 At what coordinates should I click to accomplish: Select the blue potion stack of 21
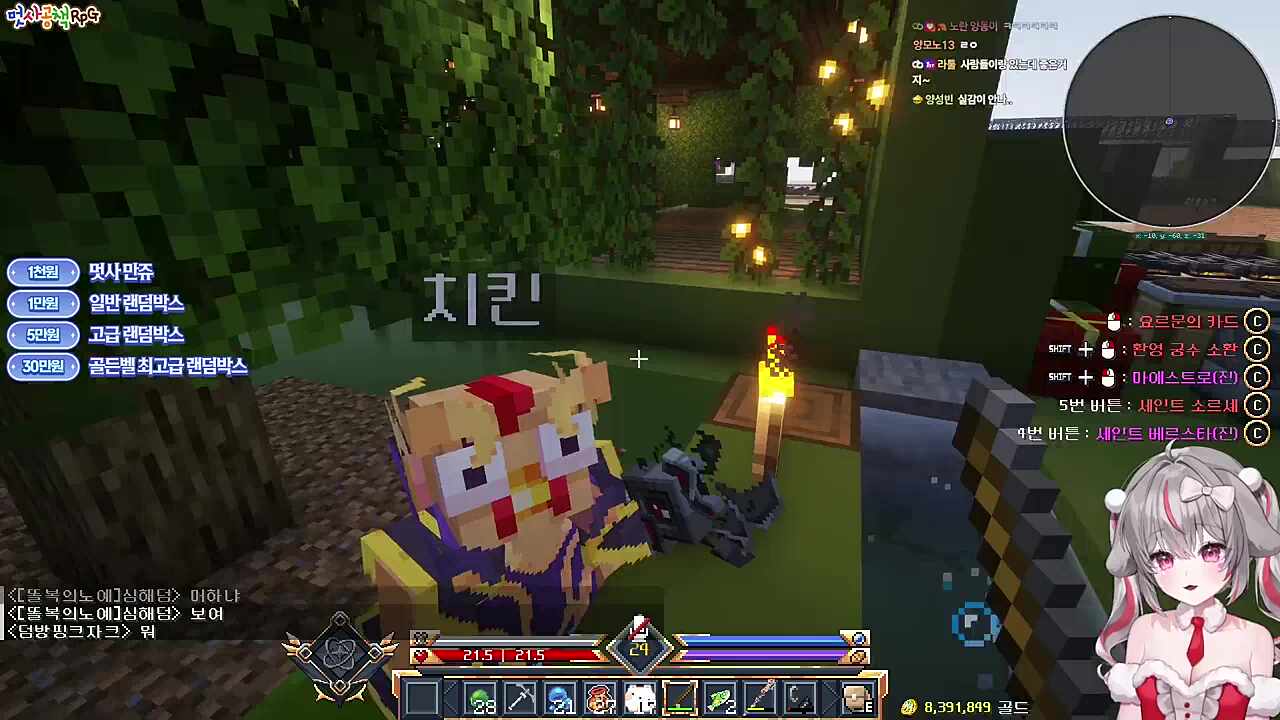click(x=561, y=697)
